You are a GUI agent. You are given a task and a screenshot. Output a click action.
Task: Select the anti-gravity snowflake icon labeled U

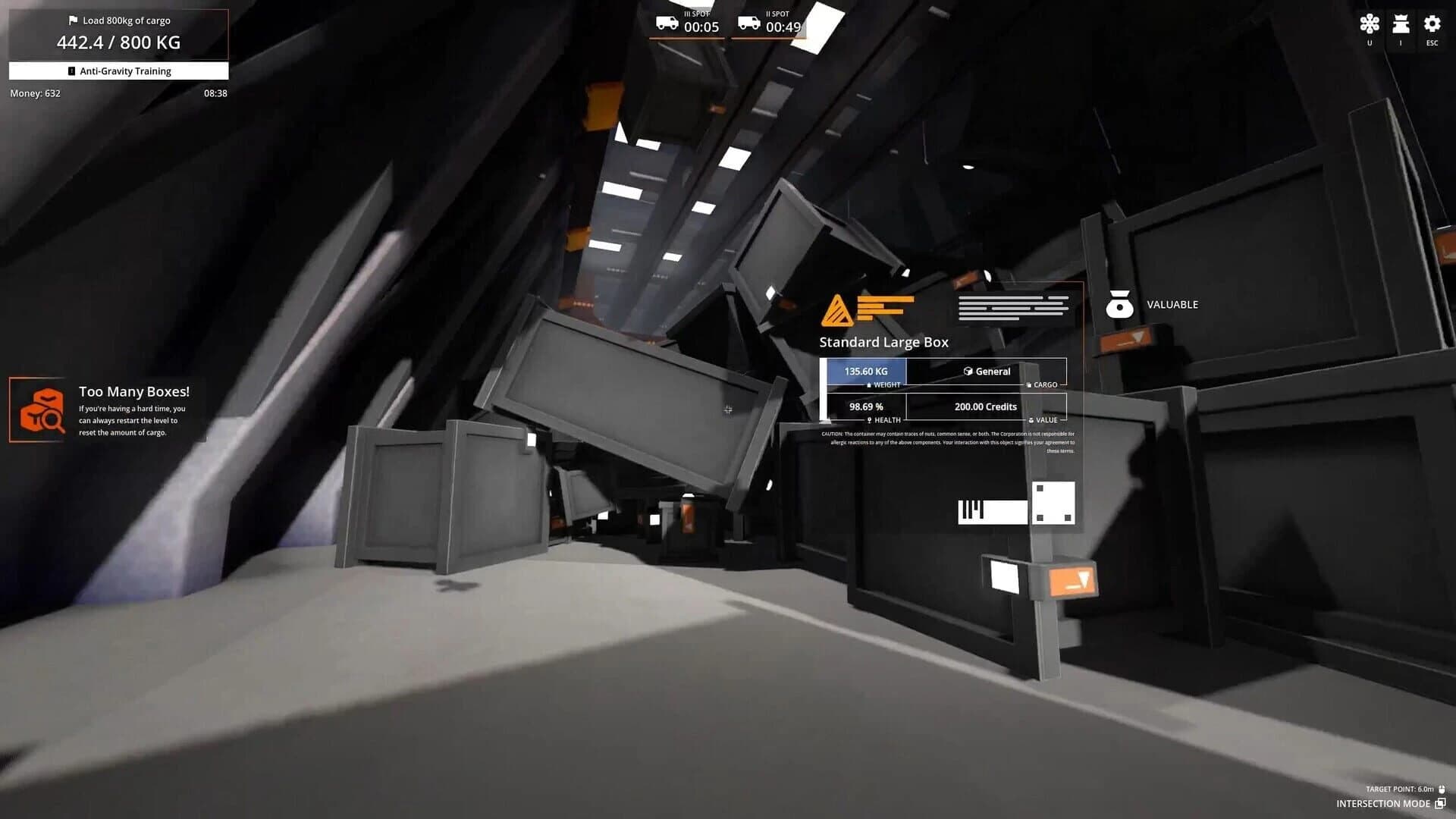(1369, 25)
